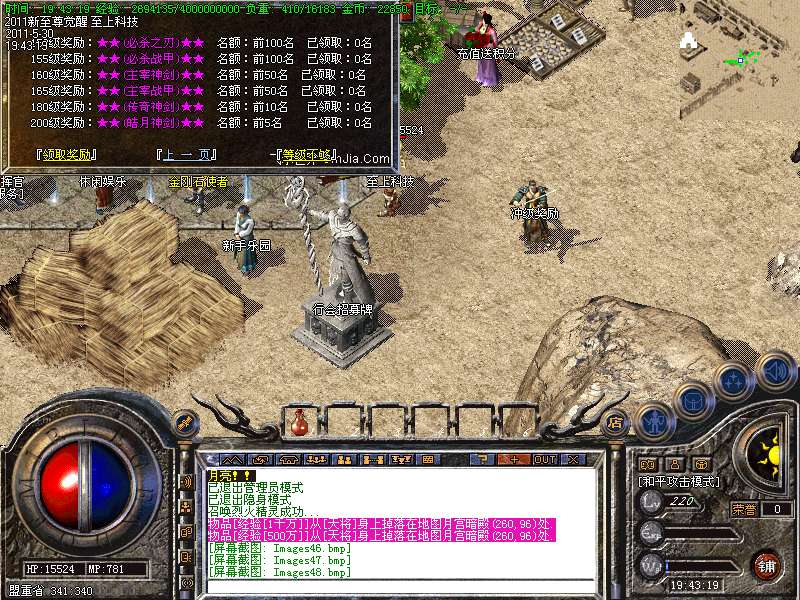
Task: Use the red potion in the belt slot
Action: [x=298, y=423]
